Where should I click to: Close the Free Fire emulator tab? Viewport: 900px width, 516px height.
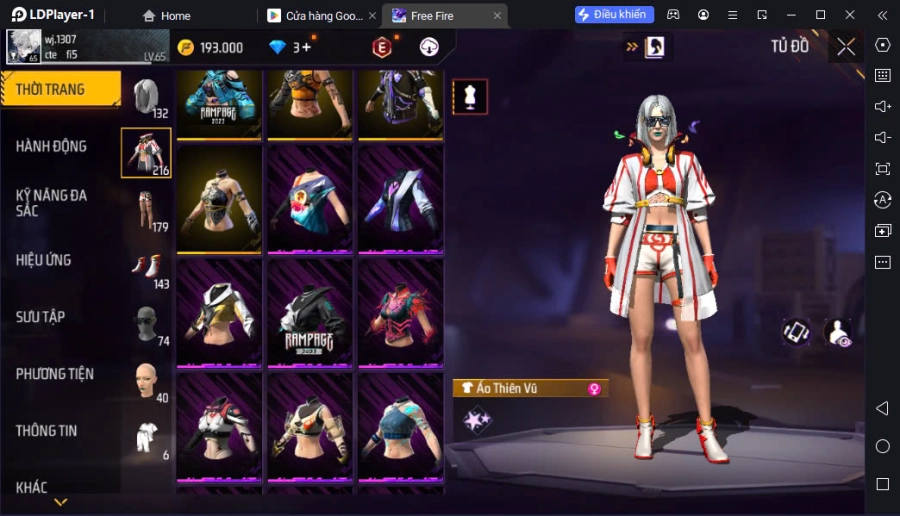497,15
